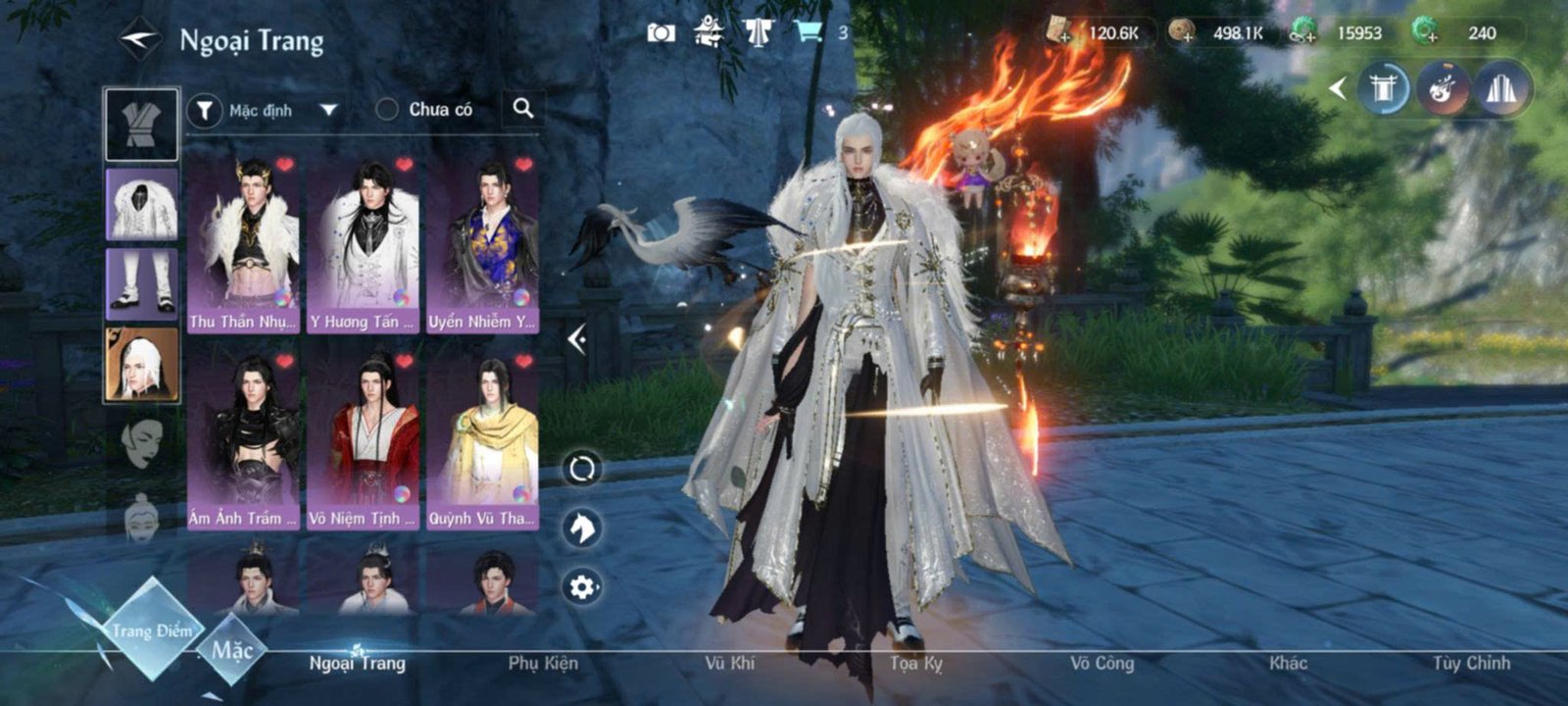1568x706 pixels.
Task: Select the camera screenshot icon at top
Action: click(x=662, y=31)
